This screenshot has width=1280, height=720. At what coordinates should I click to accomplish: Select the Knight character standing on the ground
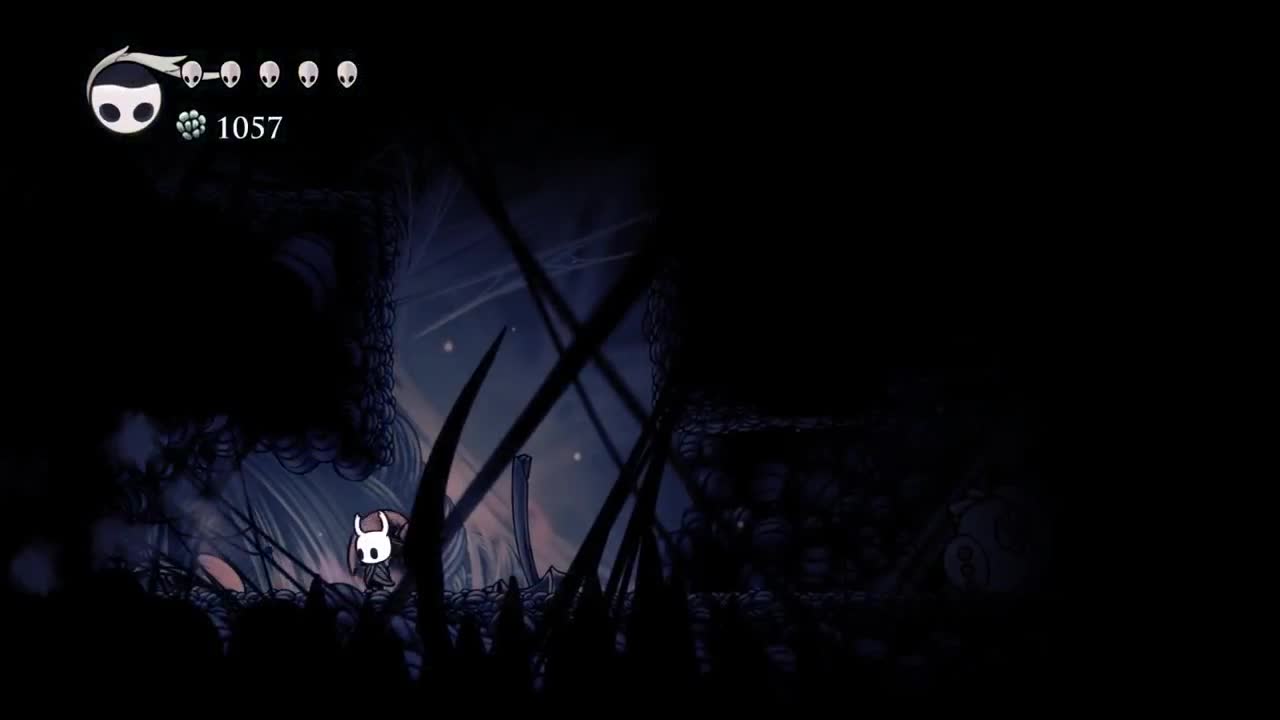372,550
